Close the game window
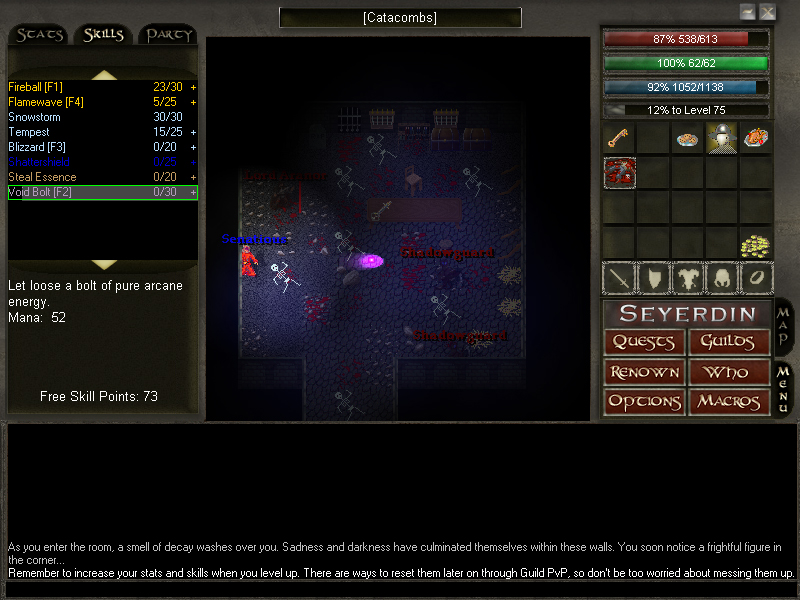Viewport: 800px width, 600px height. (767, 12)
